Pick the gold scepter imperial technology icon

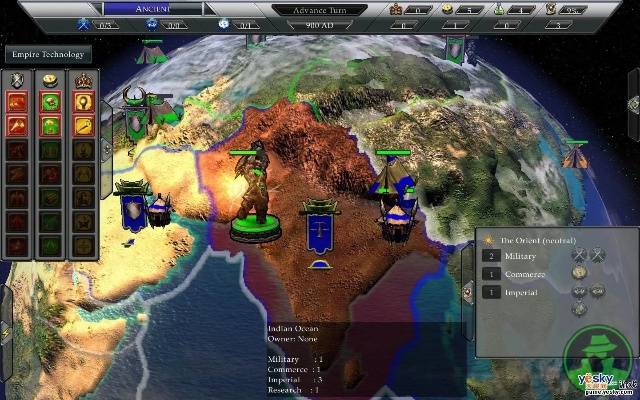pos(82,124)
